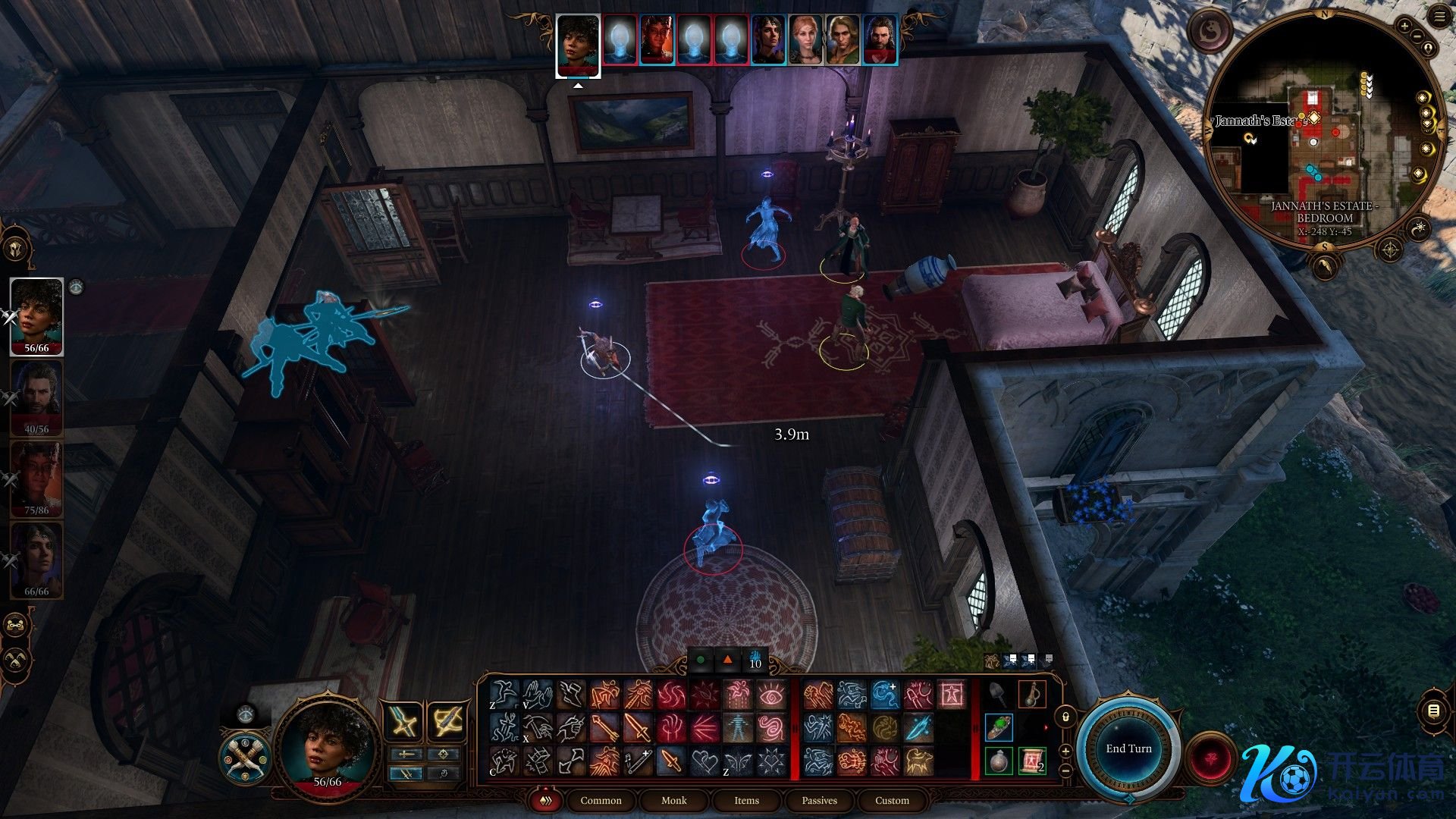Select the first ghostly enemy turn-order portrait
The image size is (1456, 819).
point(620,40)
